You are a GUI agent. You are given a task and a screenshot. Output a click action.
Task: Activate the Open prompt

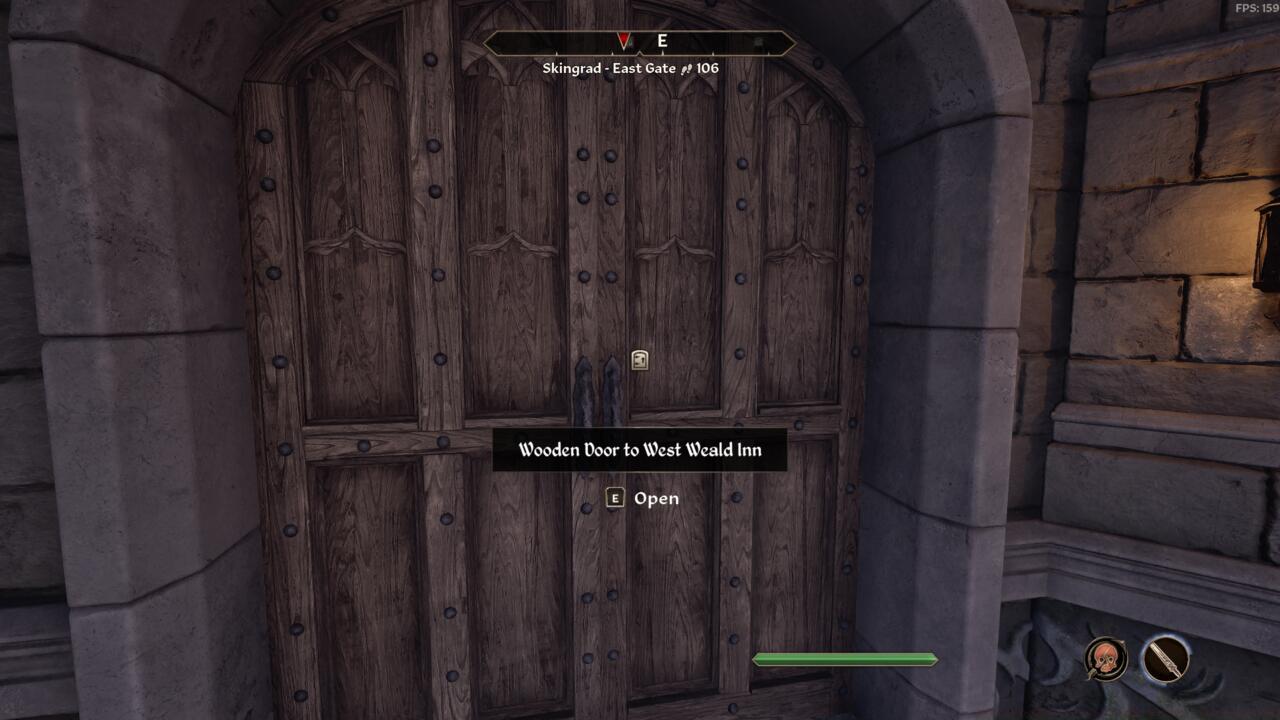coord(655,498)
